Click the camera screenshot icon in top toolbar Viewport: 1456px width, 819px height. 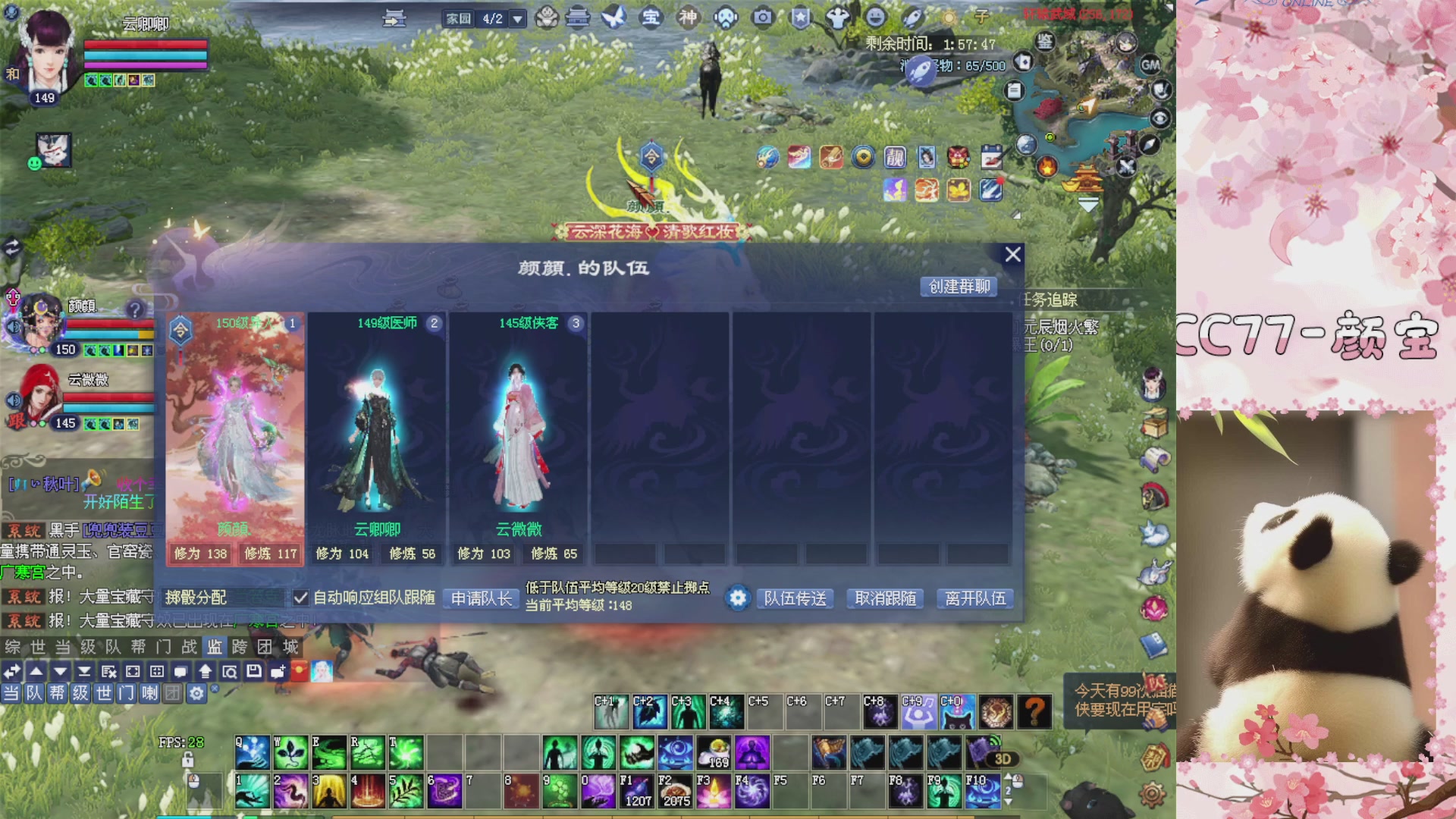pos(762,17)
